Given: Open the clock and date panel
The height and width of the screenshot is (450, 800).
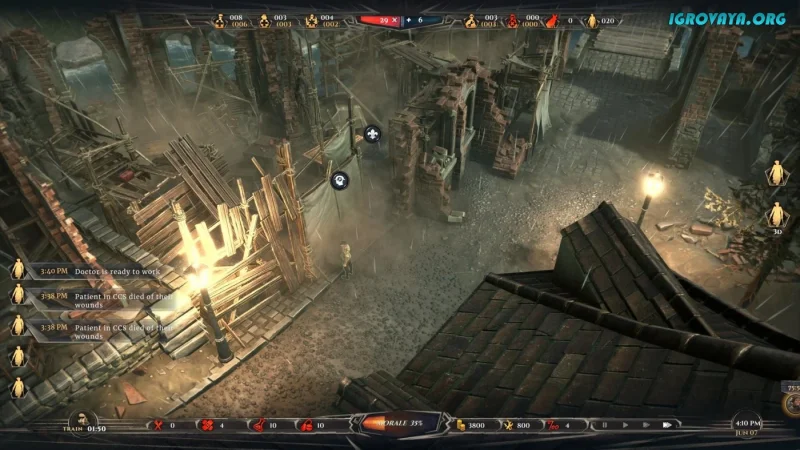Looking at the screenshot, I should click(x=744, y=424).
